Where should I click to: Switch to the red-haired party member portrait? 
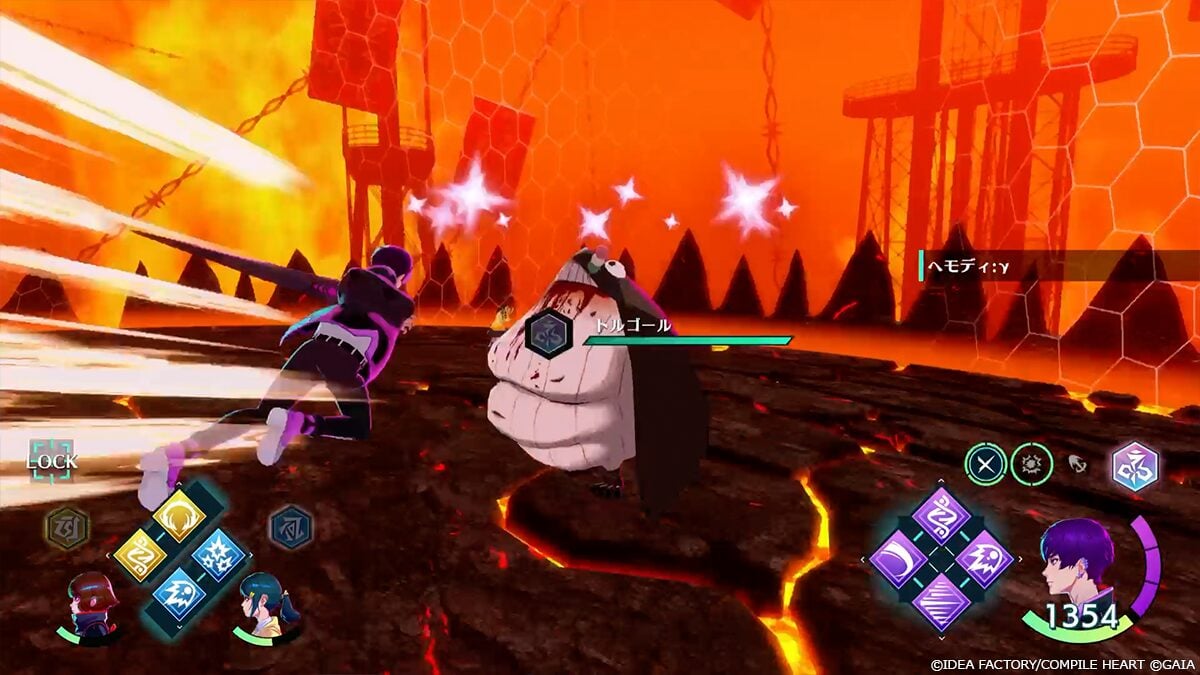(92, 603)
